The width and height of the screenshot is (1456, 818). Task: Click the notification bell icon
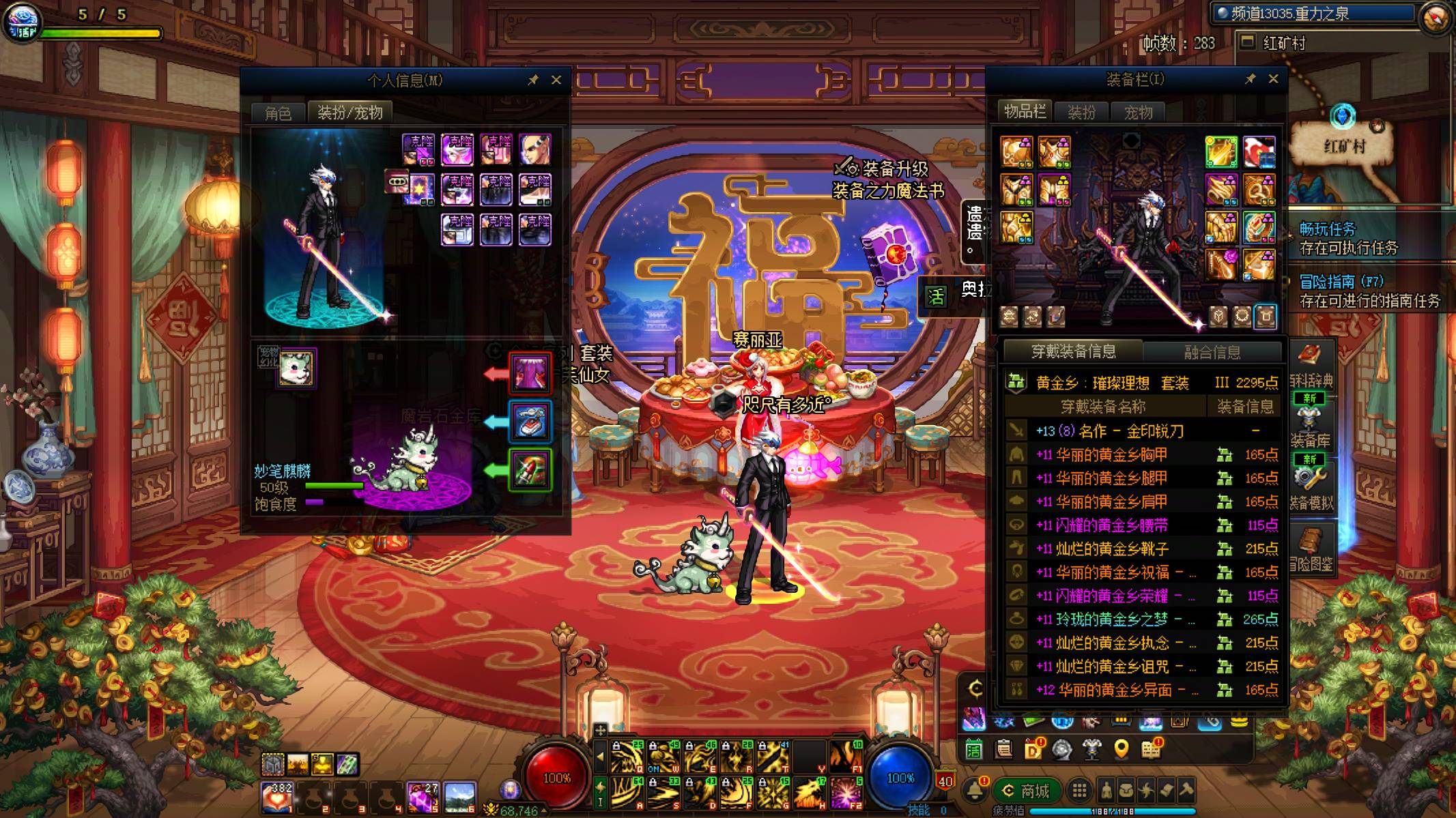(975, 790)
